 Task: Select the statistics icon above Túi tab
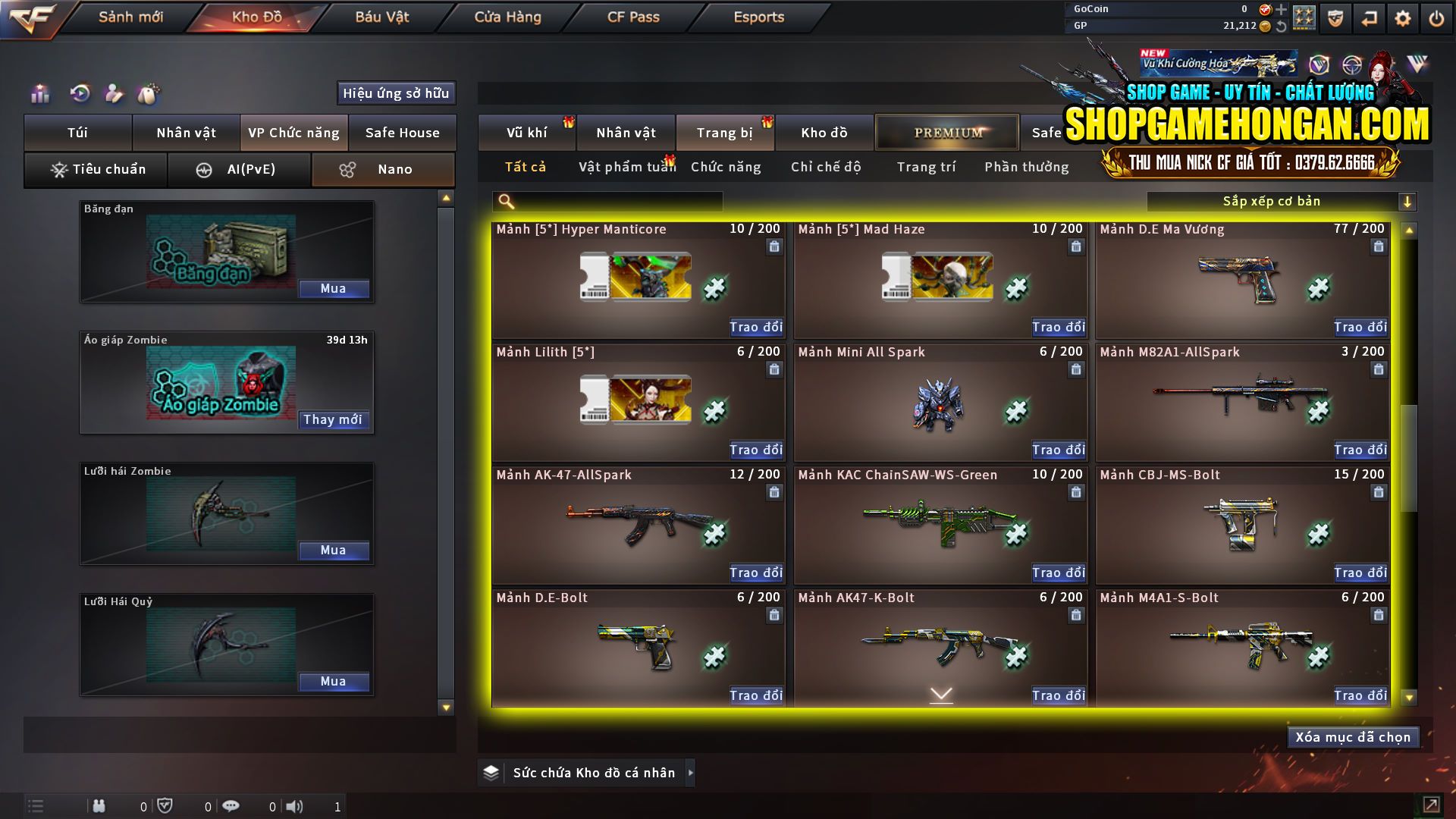(x=39, y=94)
